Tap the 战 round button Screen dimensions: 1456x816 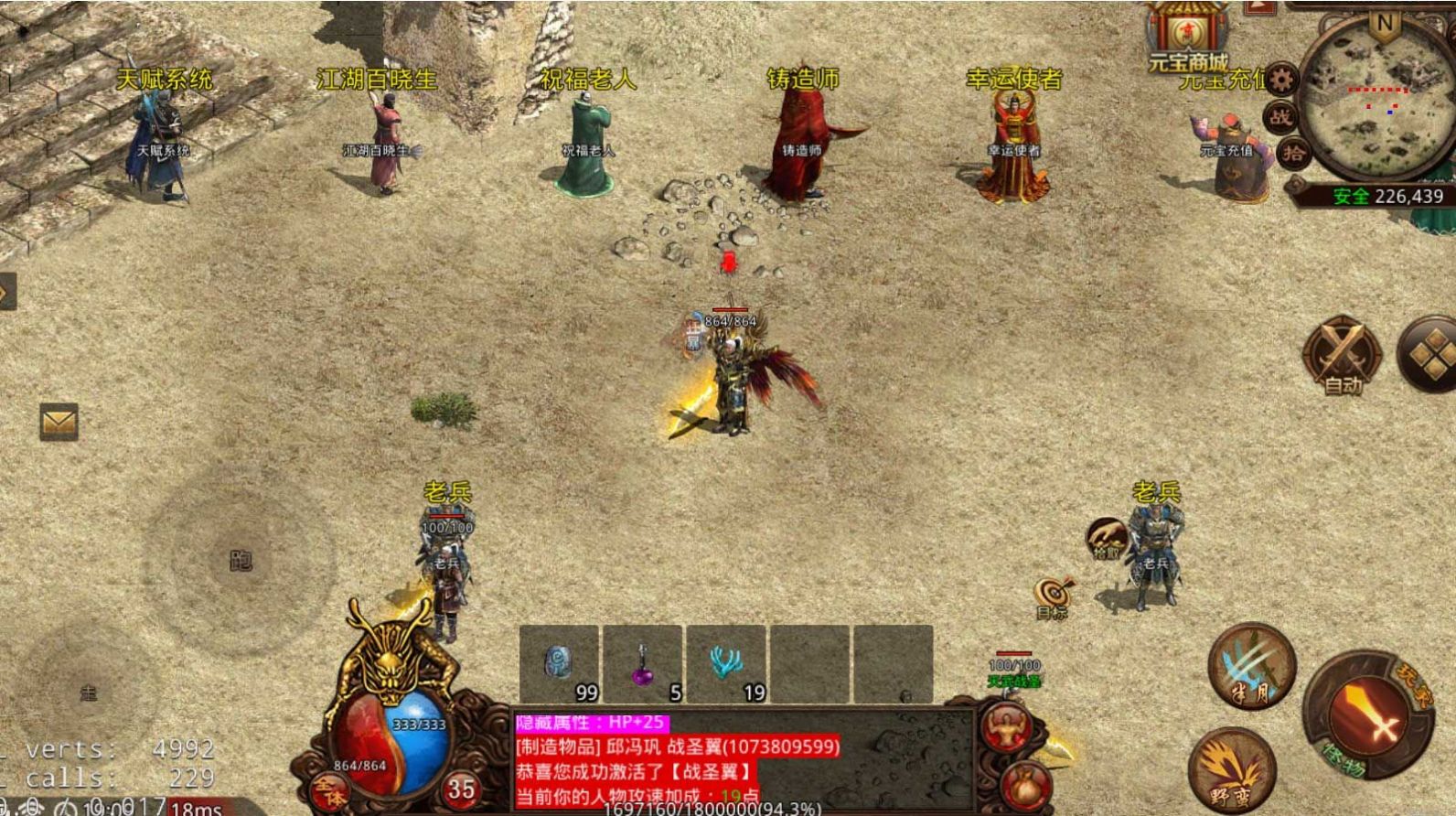pos(1280,116)
